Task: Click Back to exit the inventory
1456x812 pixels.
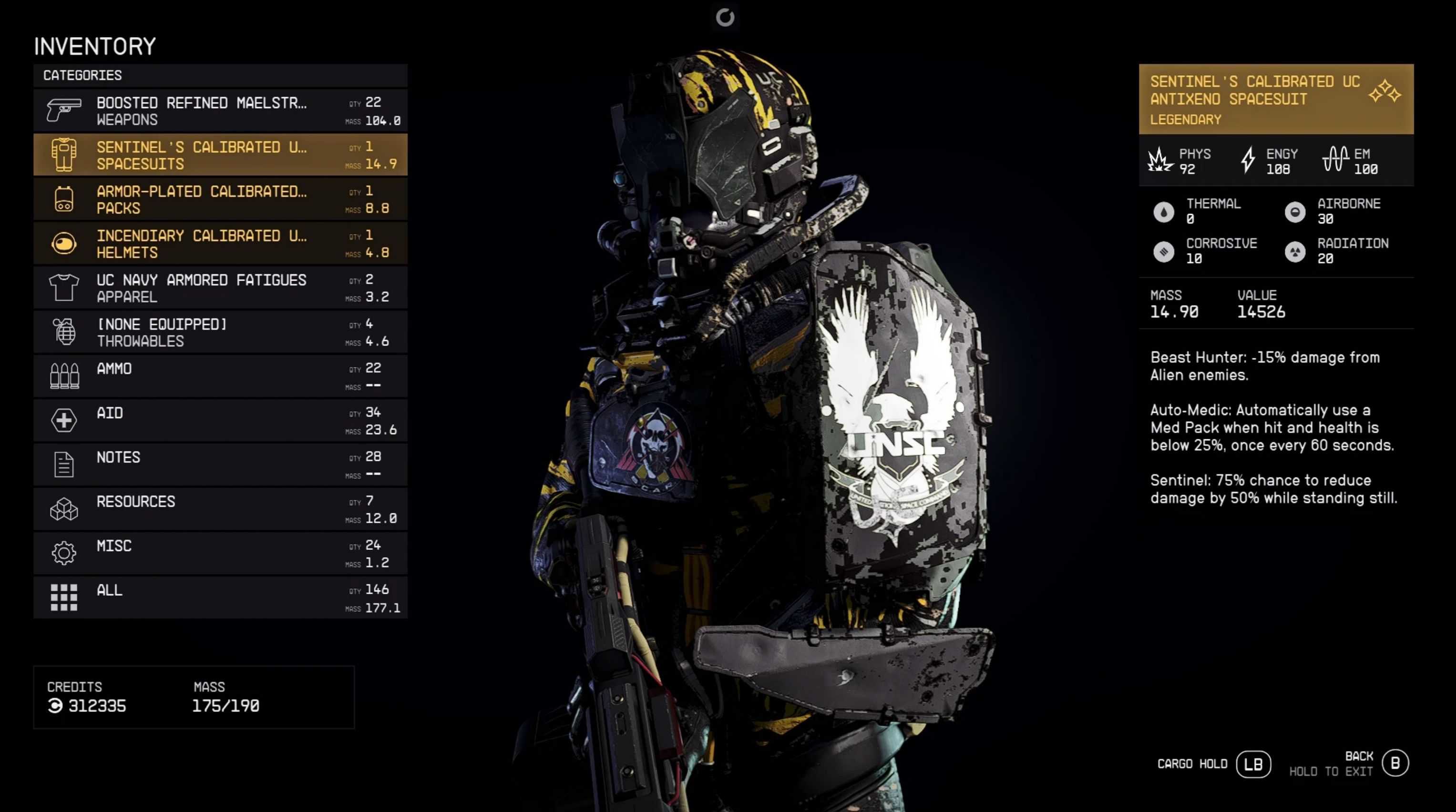Action: [x=1394, y=763]
